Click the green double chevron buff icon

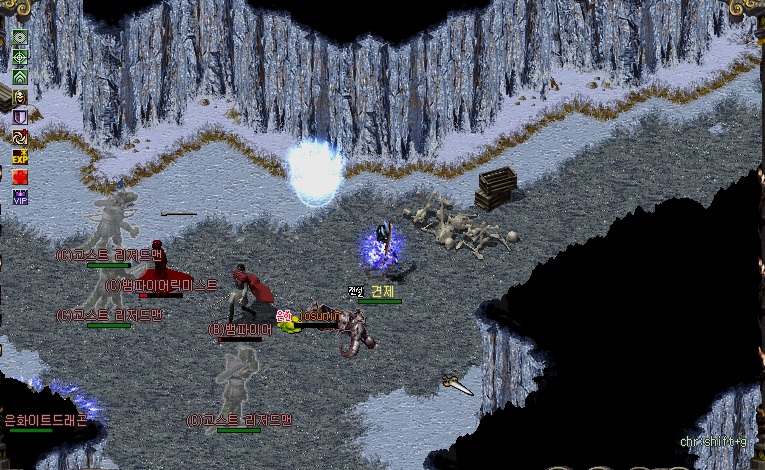(x=19, y=76)
